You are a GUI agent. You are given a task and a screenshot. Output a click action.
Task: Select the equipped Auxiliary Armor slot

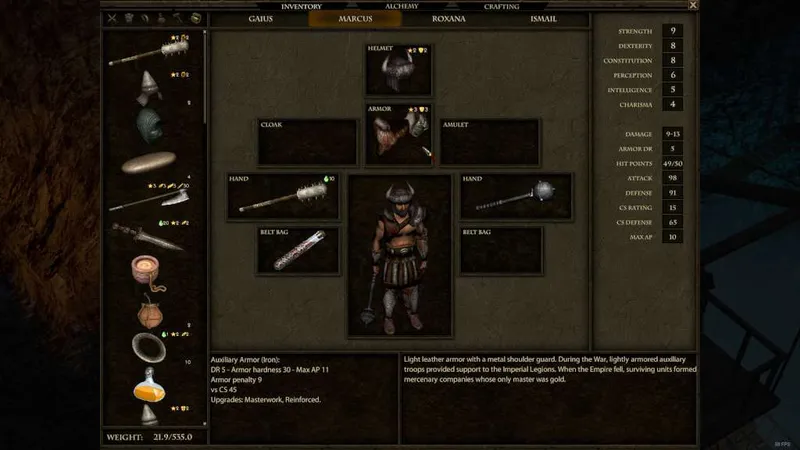[398, 135]
